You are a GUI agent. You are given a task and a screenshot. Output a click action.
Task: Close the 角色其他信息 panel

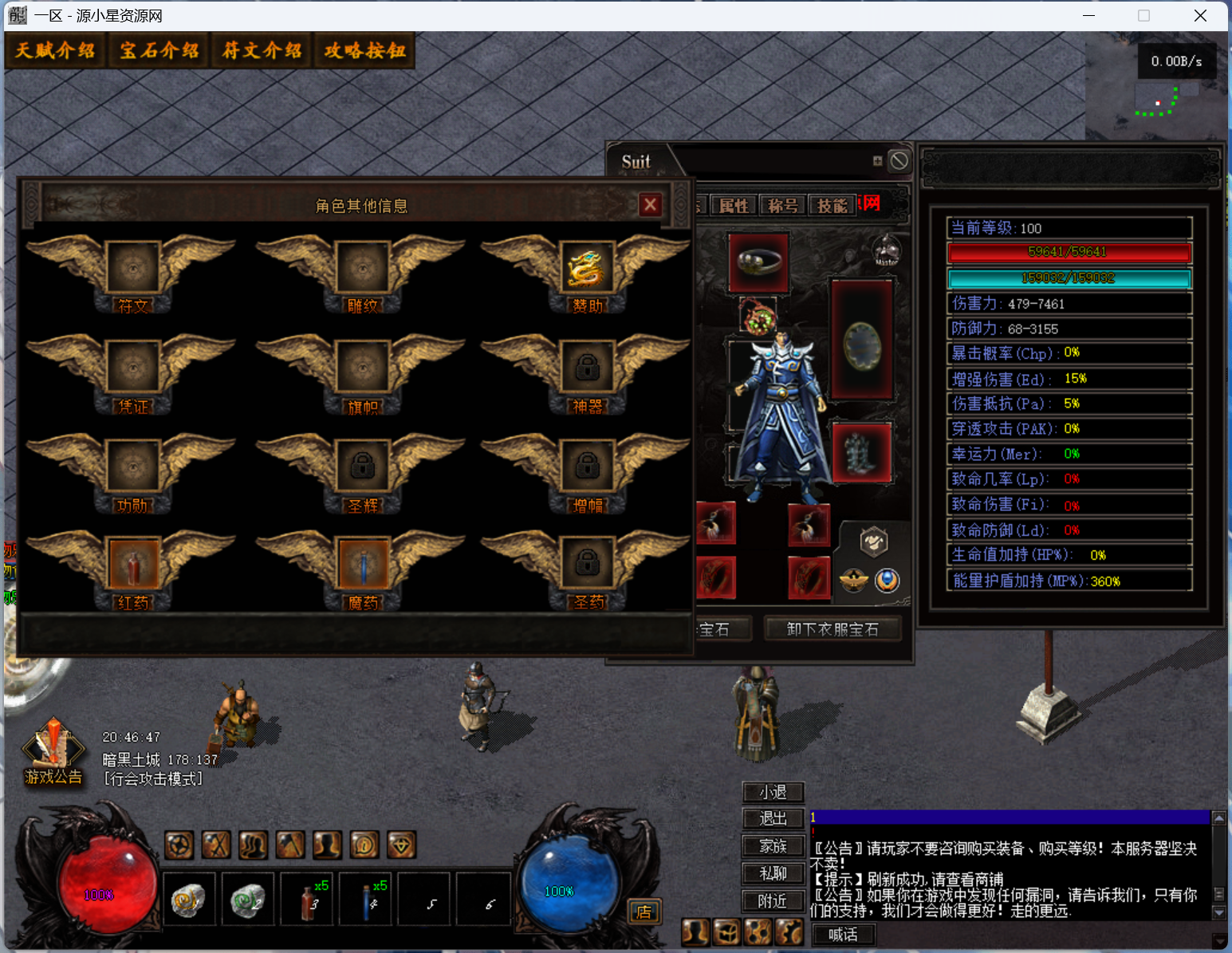pos(650,205)
